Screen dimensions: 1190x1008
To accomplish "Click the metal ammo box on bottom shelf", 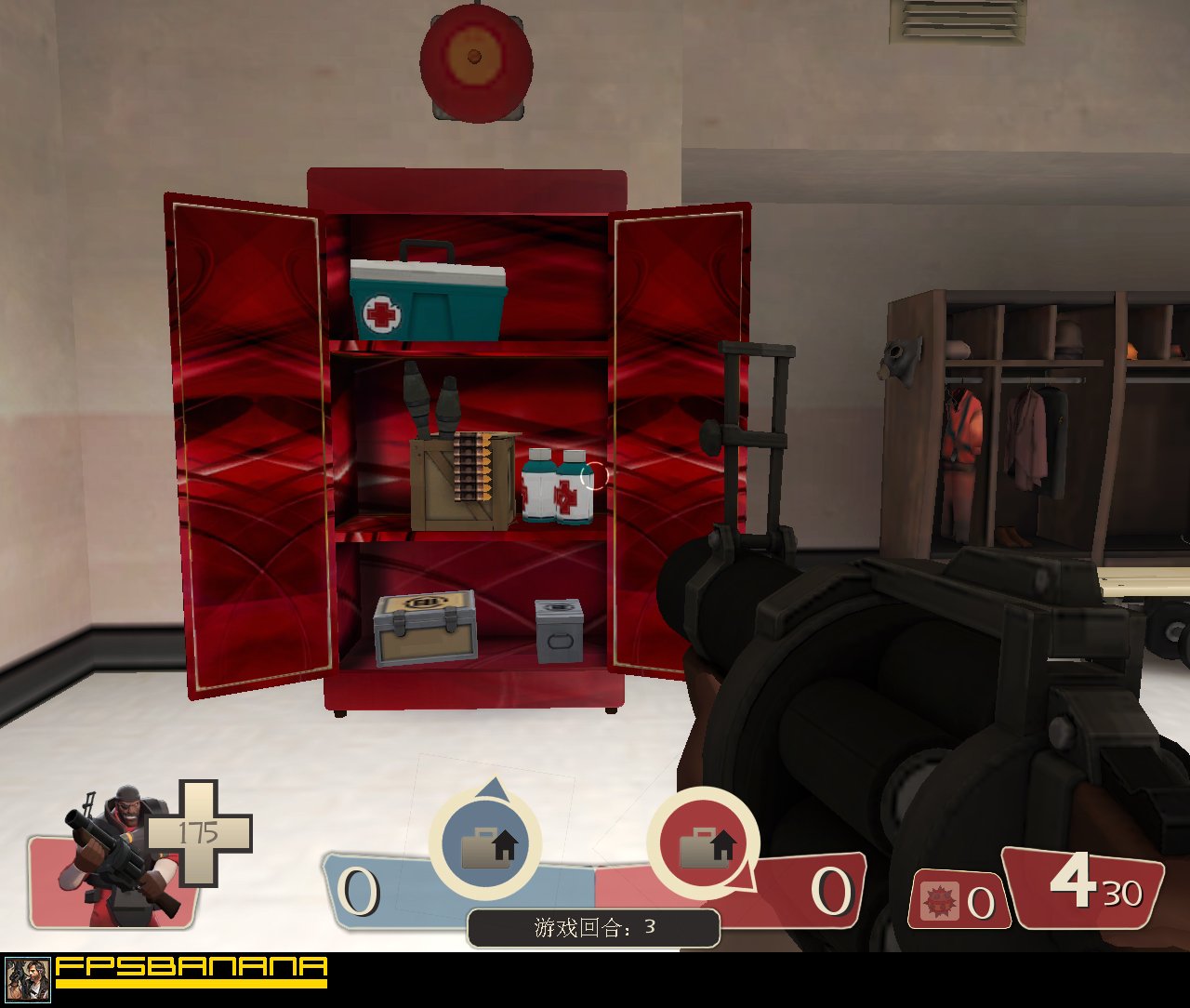I will 426,628.
